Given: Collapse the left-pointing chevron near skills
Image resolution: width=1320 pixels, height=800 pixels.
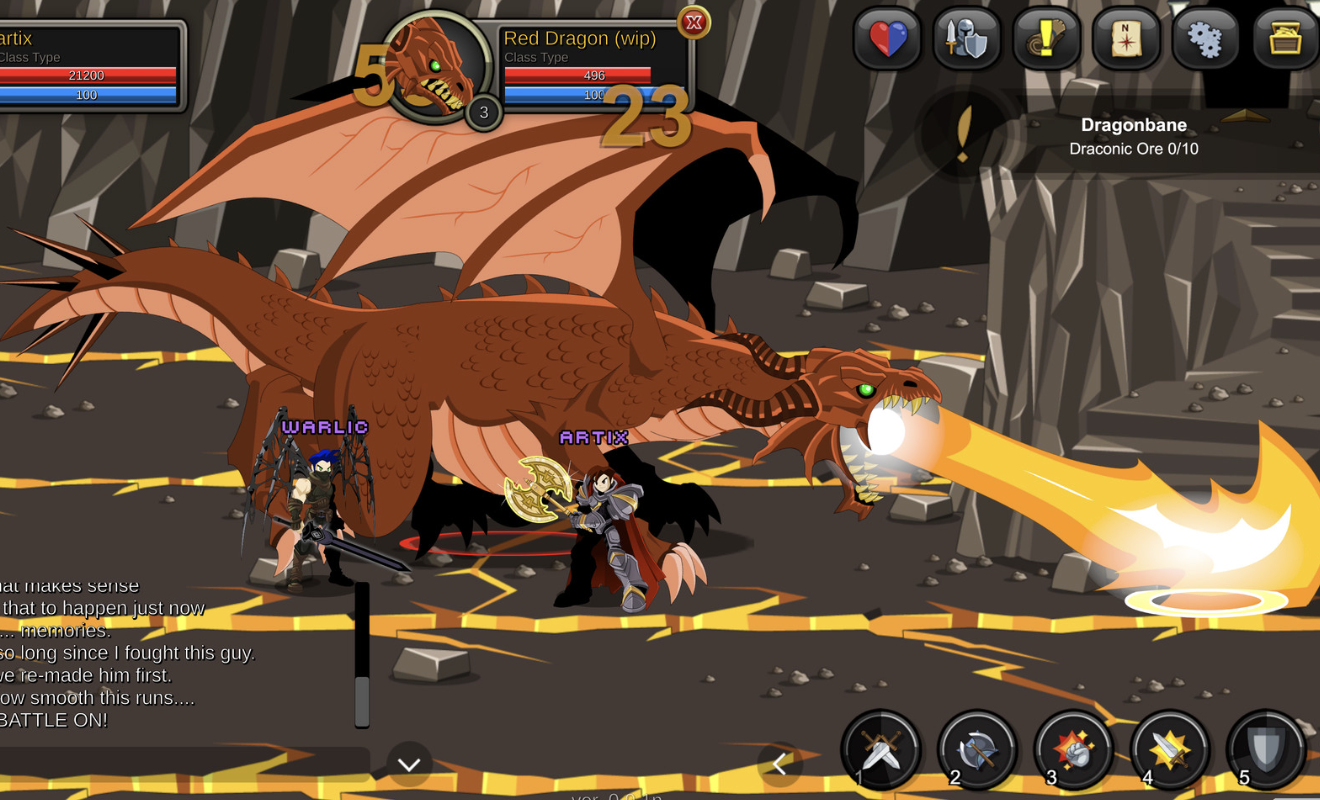Looking at the screenshot, I should click(780, 763).
